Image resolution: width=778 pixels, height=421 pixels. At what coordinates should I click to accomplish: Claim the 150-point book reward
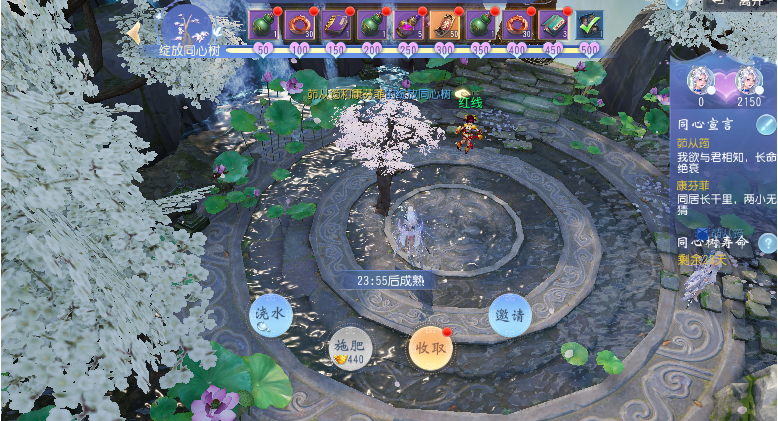pyautogui.click(x=336, y=24)
